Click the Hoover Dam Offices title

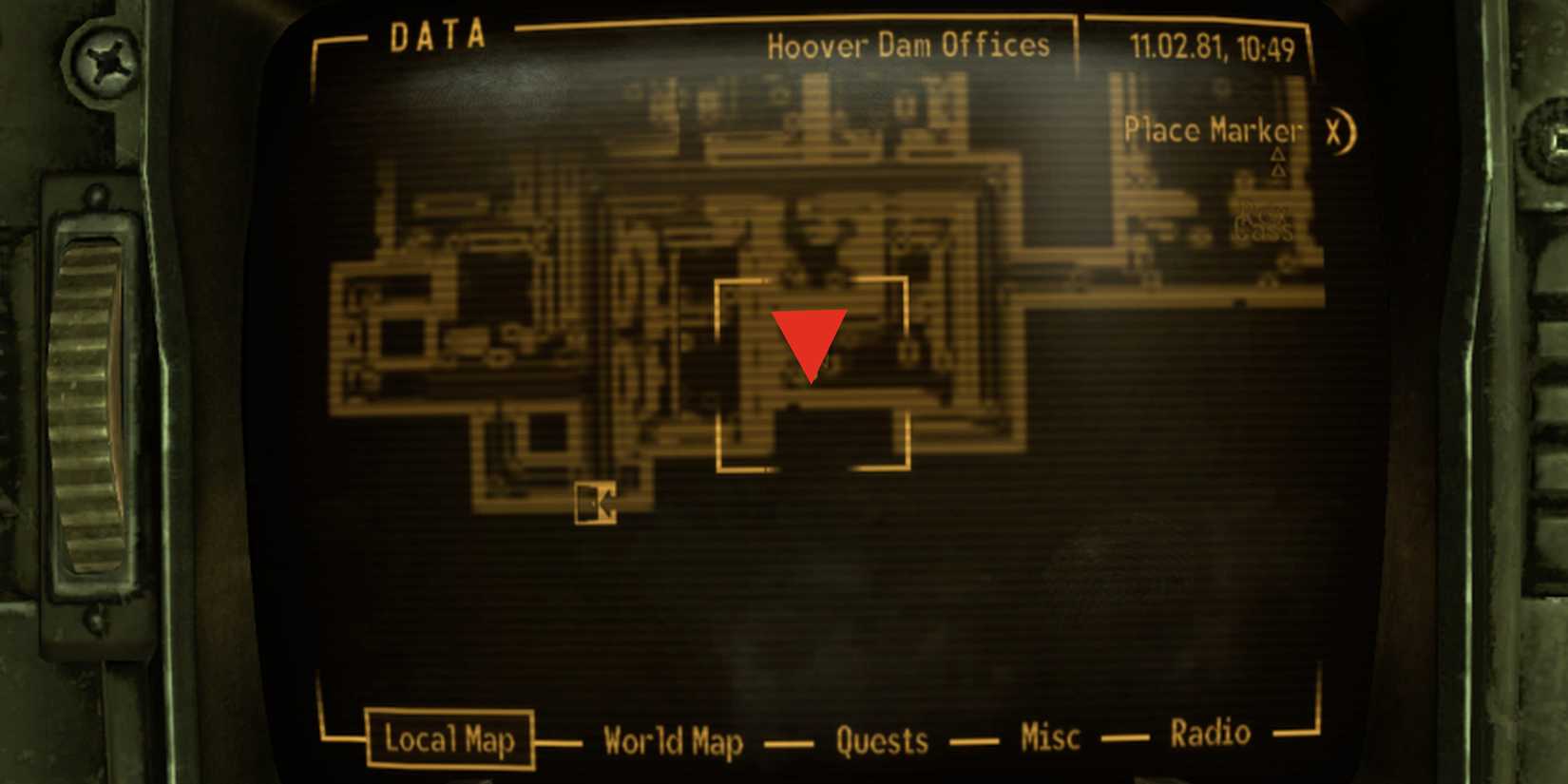pyautogui.click(x=908, y=44)
